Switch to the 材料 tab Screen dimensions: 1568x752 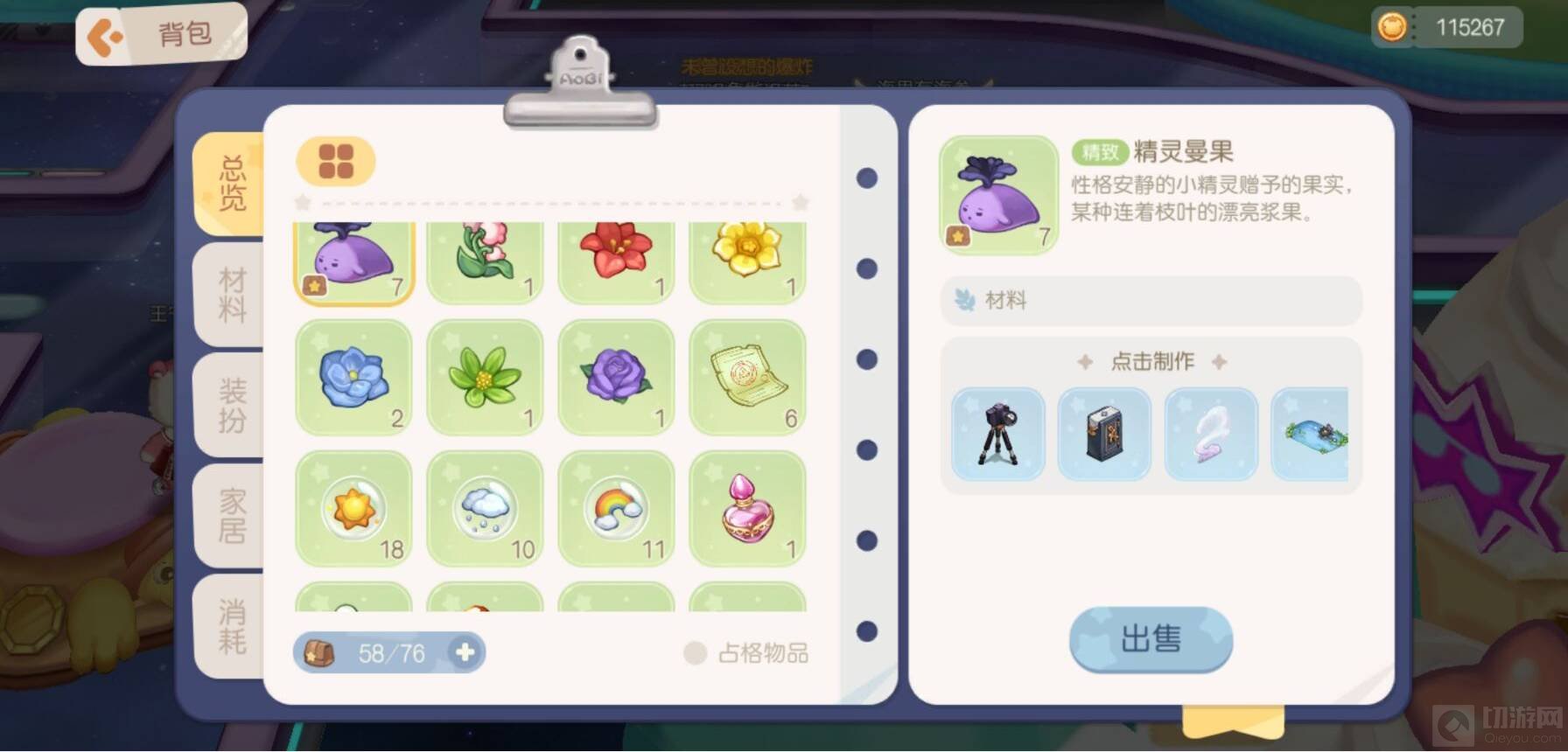tap(231, 295)
